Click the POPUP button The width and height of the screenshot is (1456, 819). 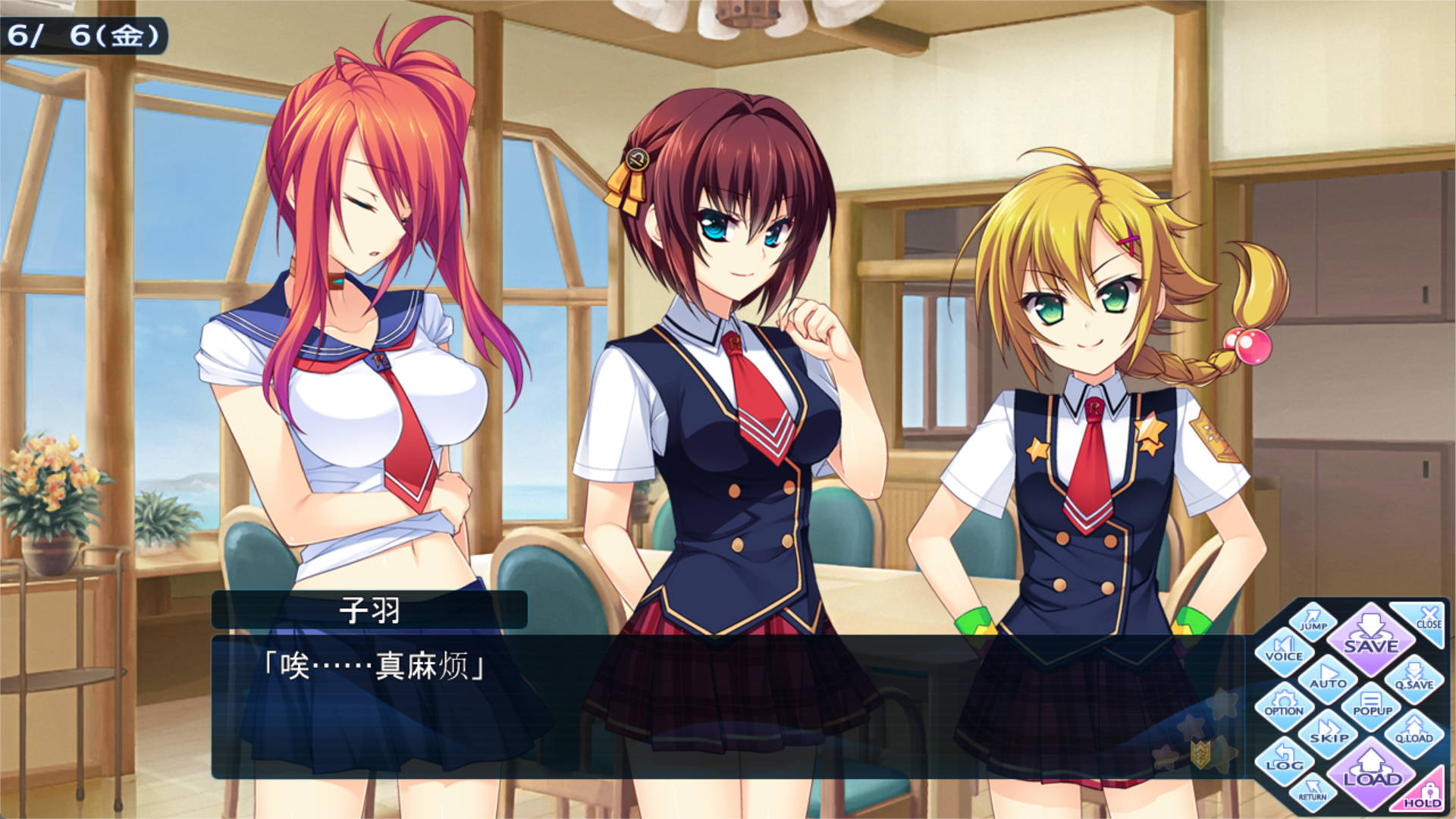coord(1372,705)
